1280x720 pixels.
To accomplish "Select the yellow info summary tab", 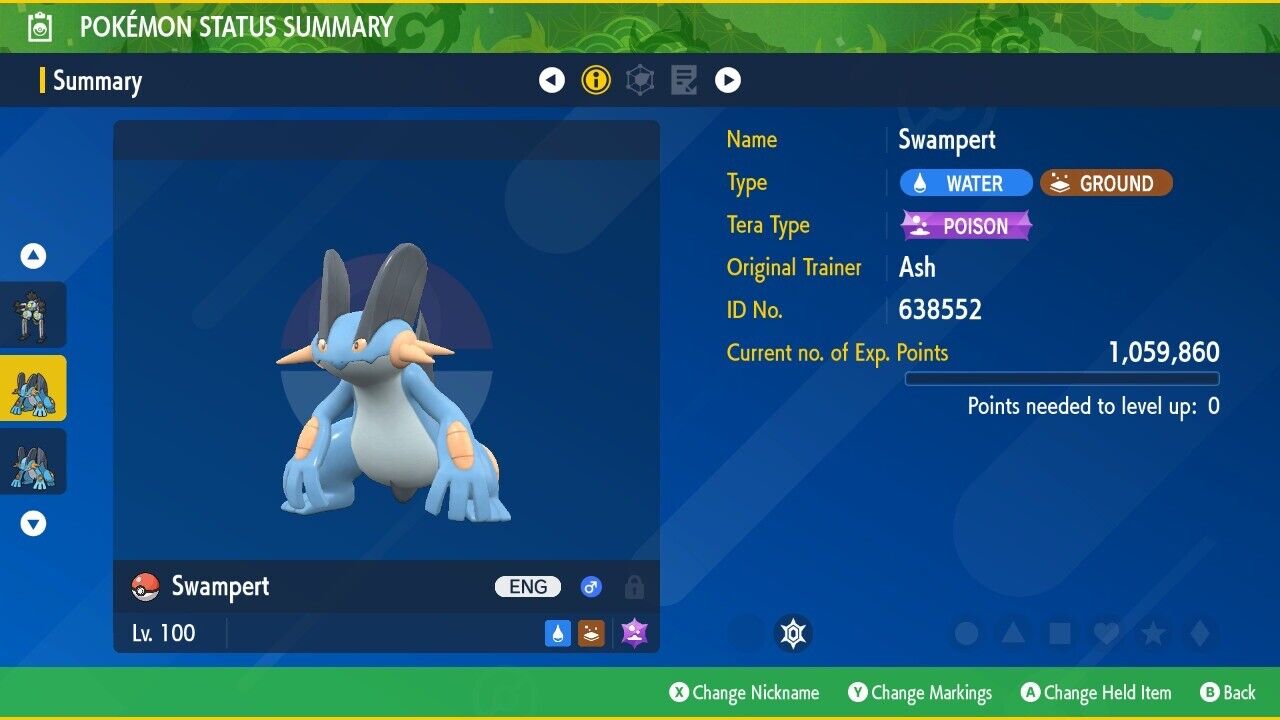I will coord(596,80).
